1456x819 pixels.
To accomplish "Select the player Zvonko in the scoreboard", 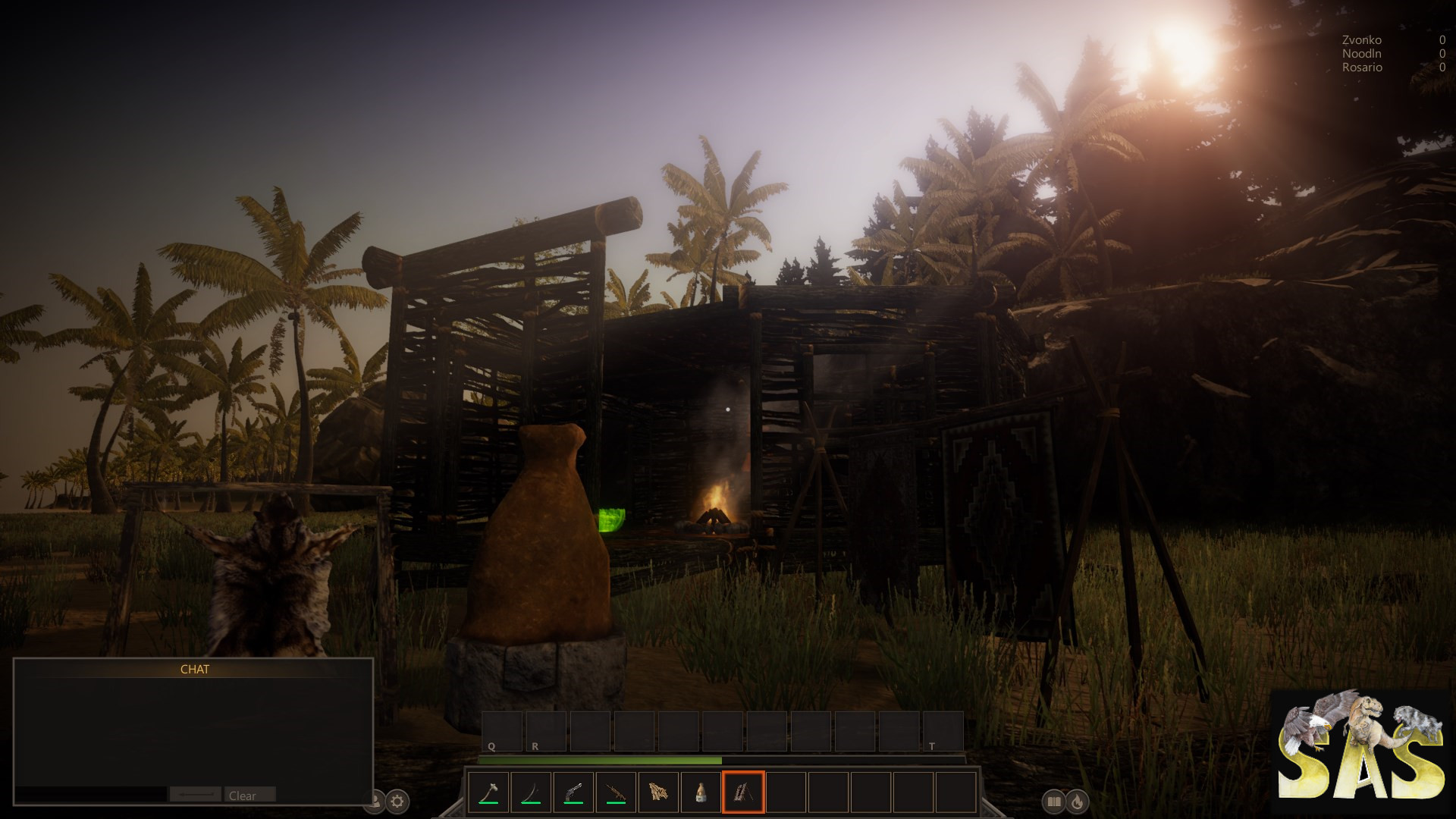I will tap(1361, 39).
